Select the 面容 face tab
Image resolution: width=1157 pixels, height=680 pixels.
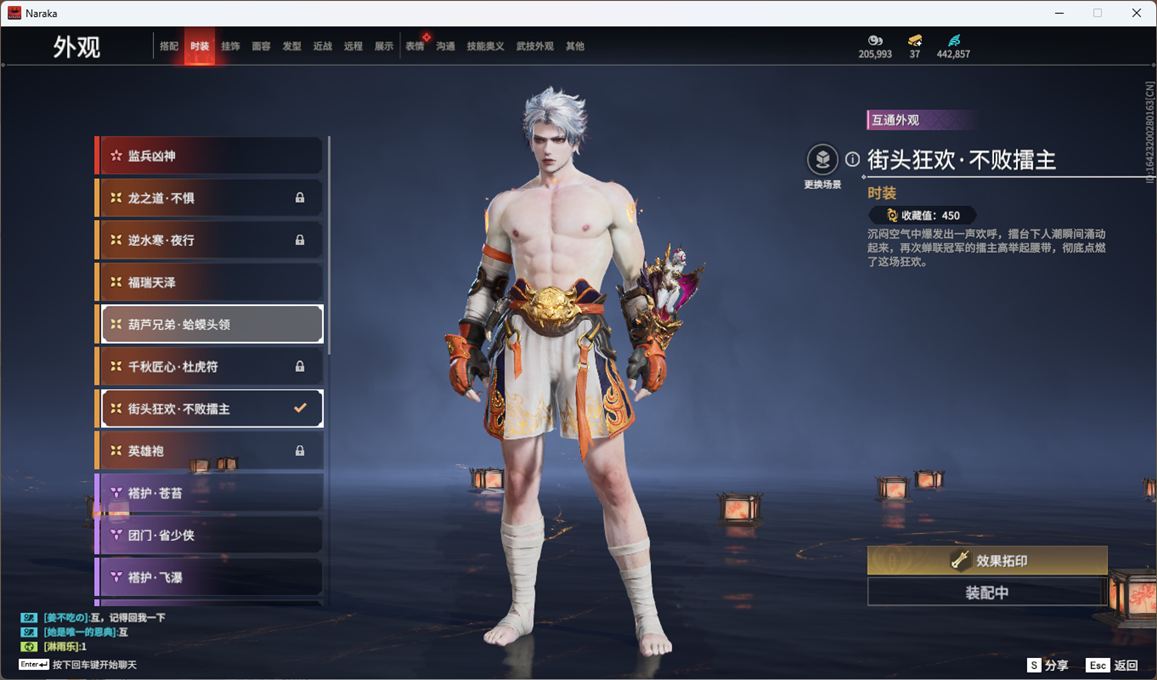pos(261,46)
